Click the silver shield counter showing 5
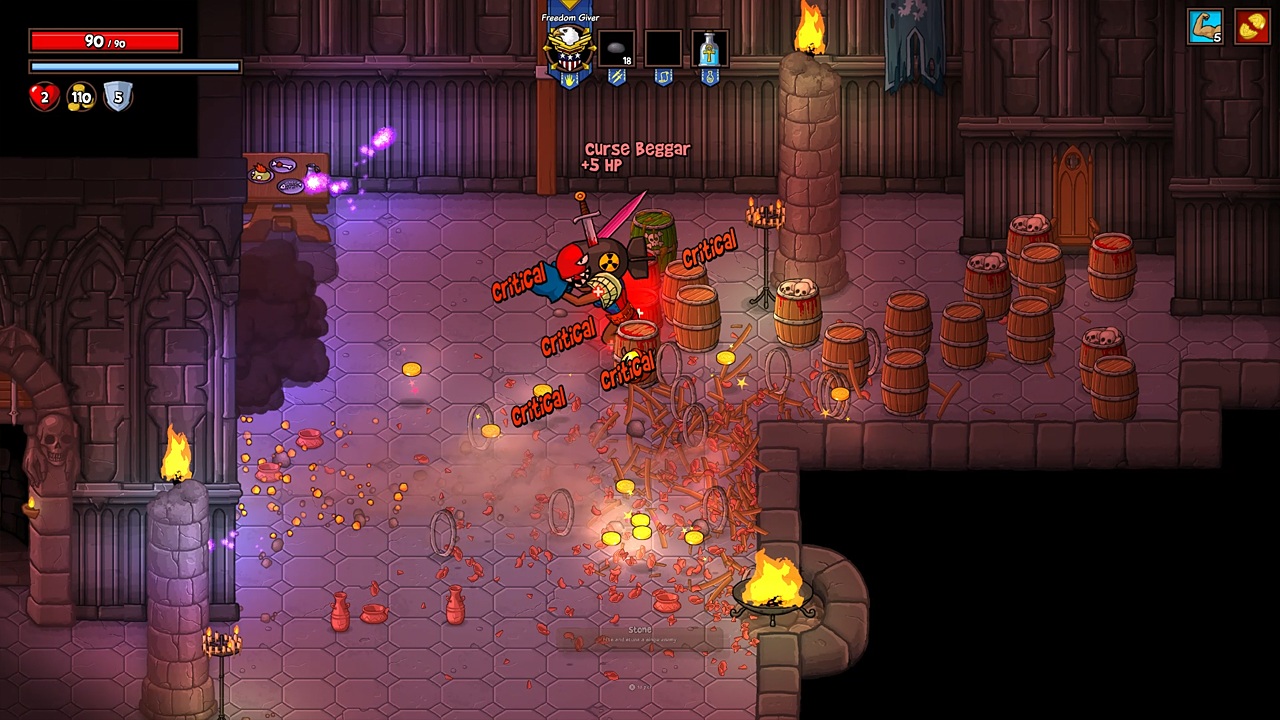The height and width of the screenshot is (720, 1280). [118, 96]
